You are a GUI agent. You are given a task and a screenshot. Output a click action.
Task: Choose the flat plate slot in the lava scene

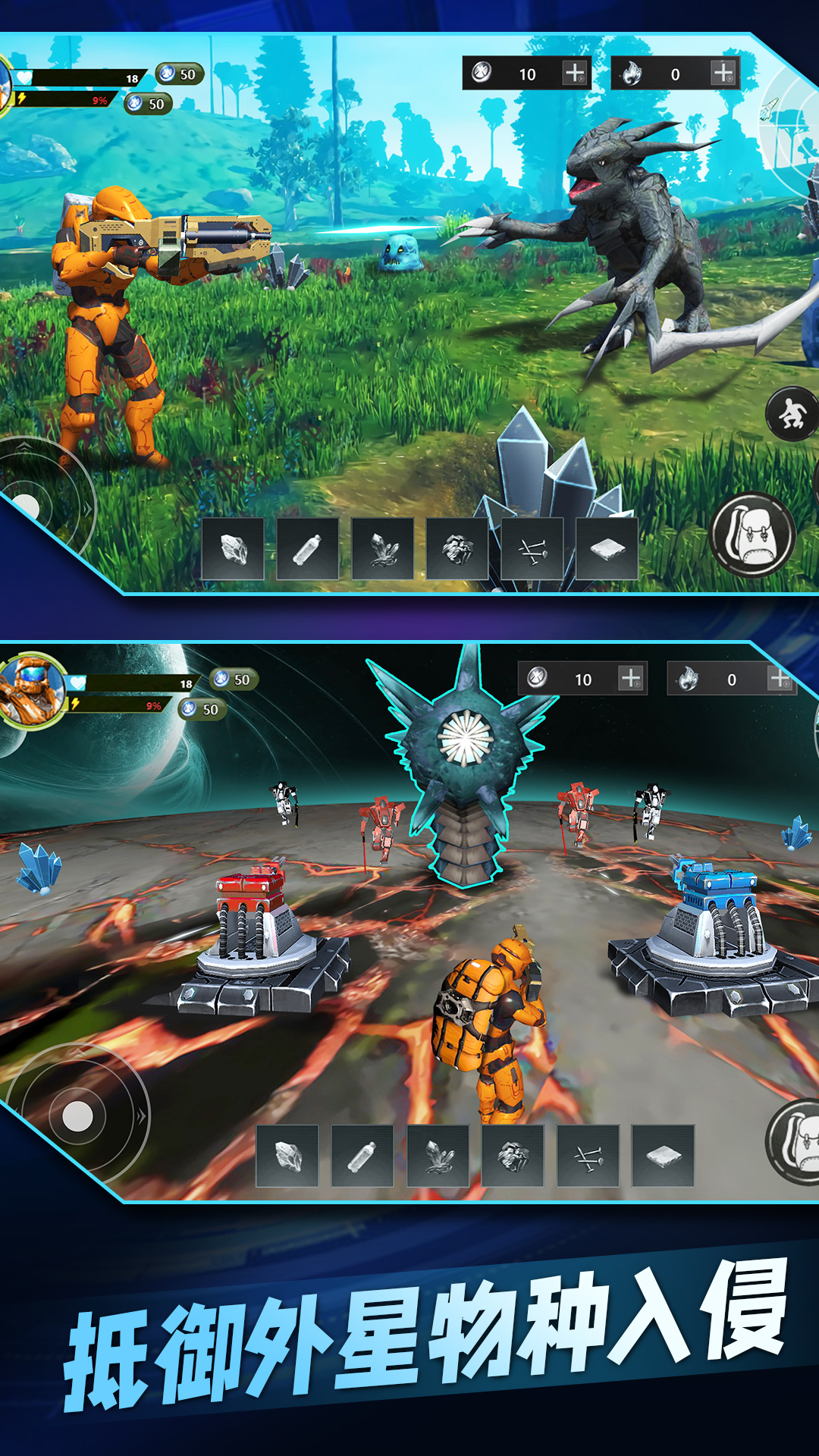[x=663, y=1156]
